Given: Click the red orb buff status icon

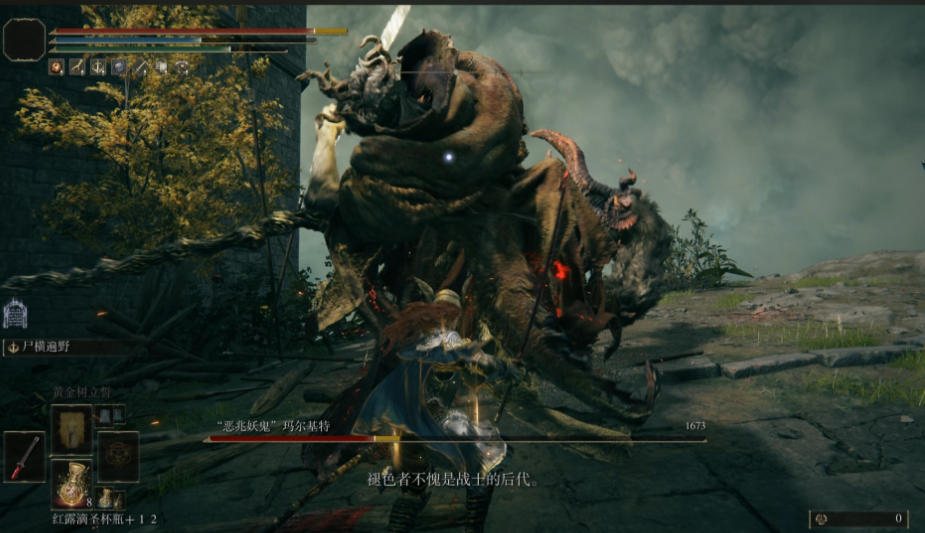Looking at the screenshot, I should coord(57,67).
